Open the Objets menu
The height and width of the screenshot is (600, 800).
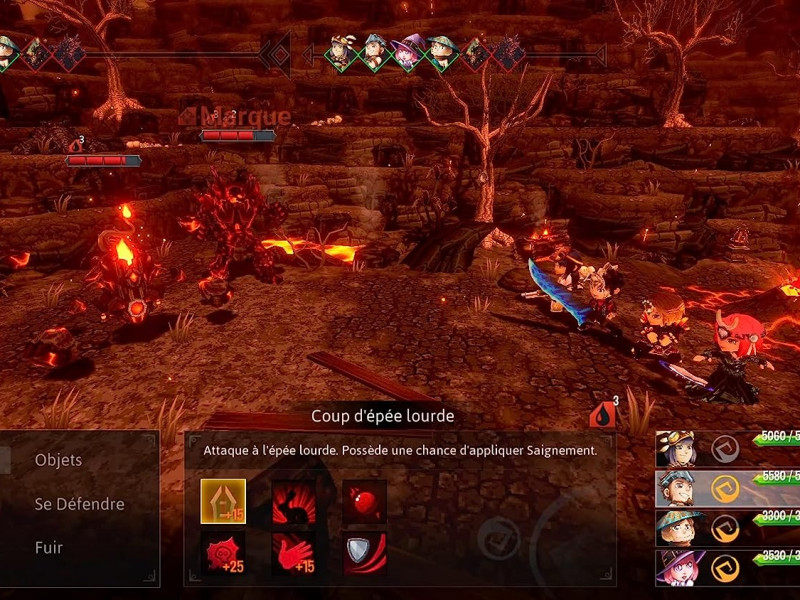click(58, 460)
